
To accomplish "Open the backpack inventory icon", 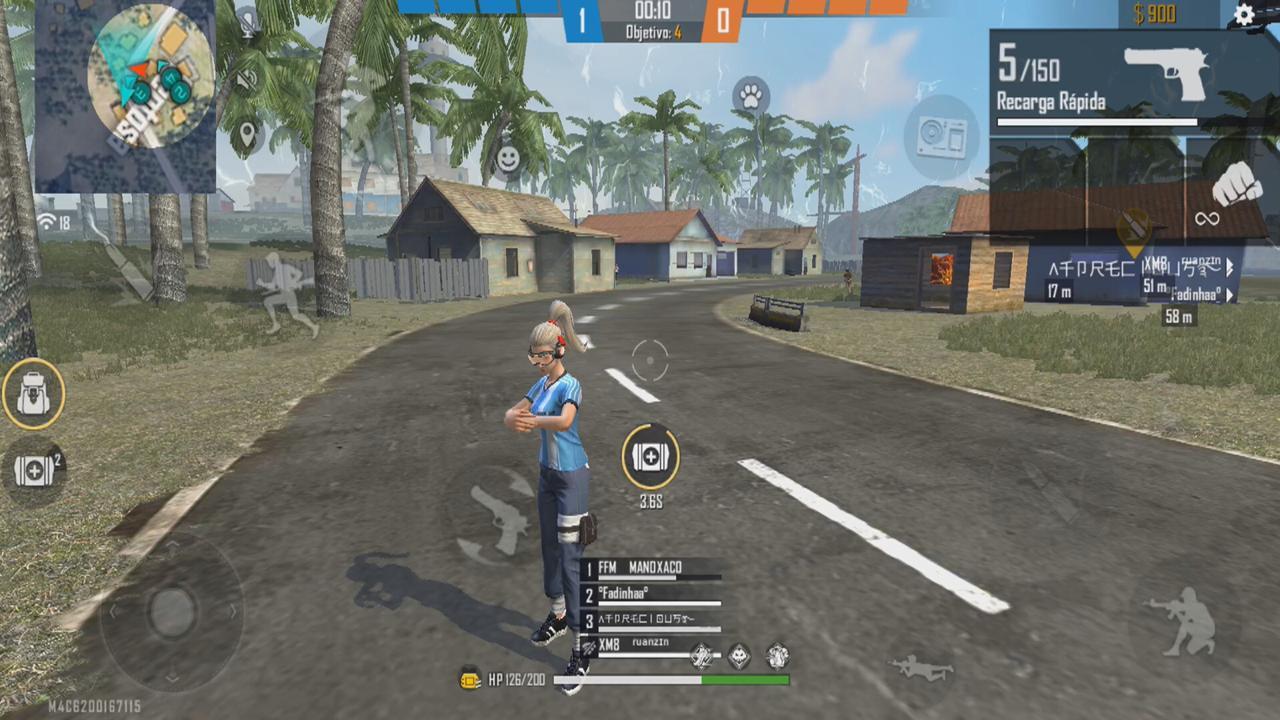I will pyautogui.click(x=35, y=394).
